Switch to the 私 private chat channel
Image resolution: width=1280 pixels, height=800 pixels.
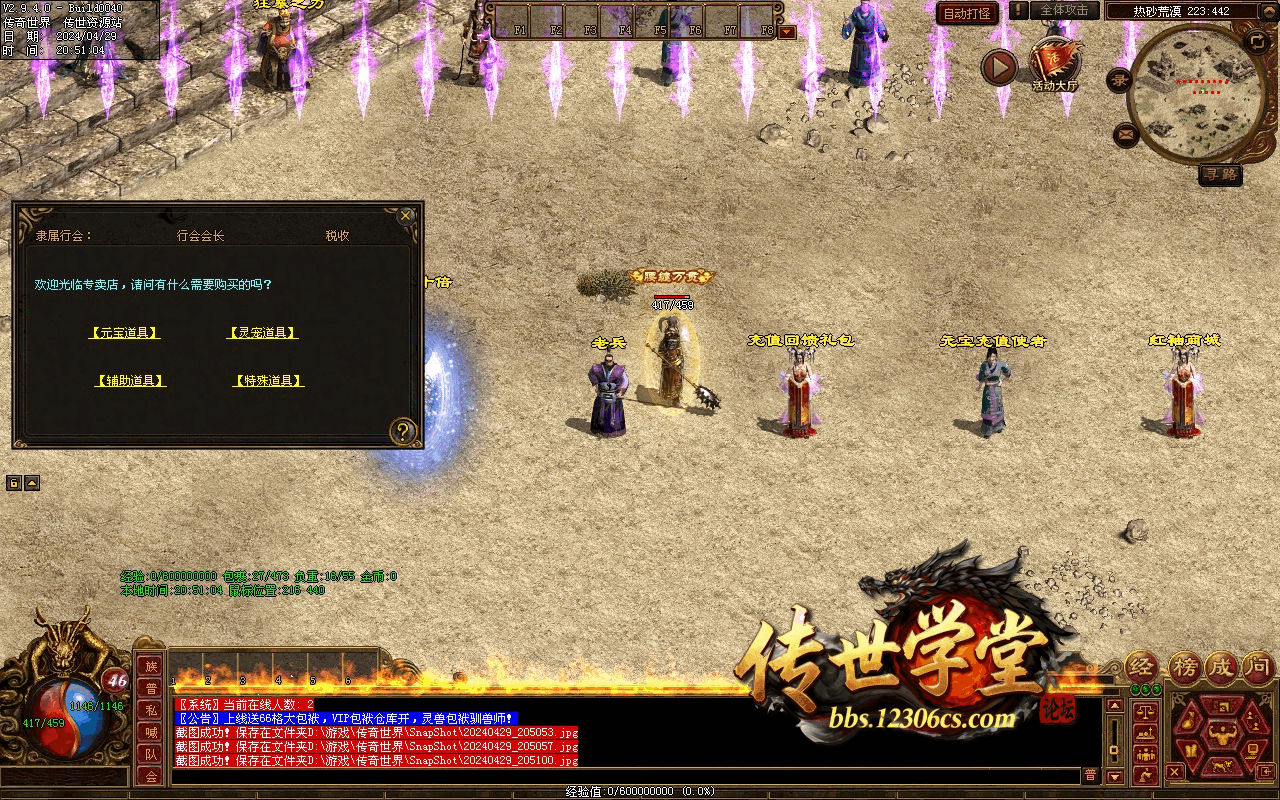click(x=151, y=711)
